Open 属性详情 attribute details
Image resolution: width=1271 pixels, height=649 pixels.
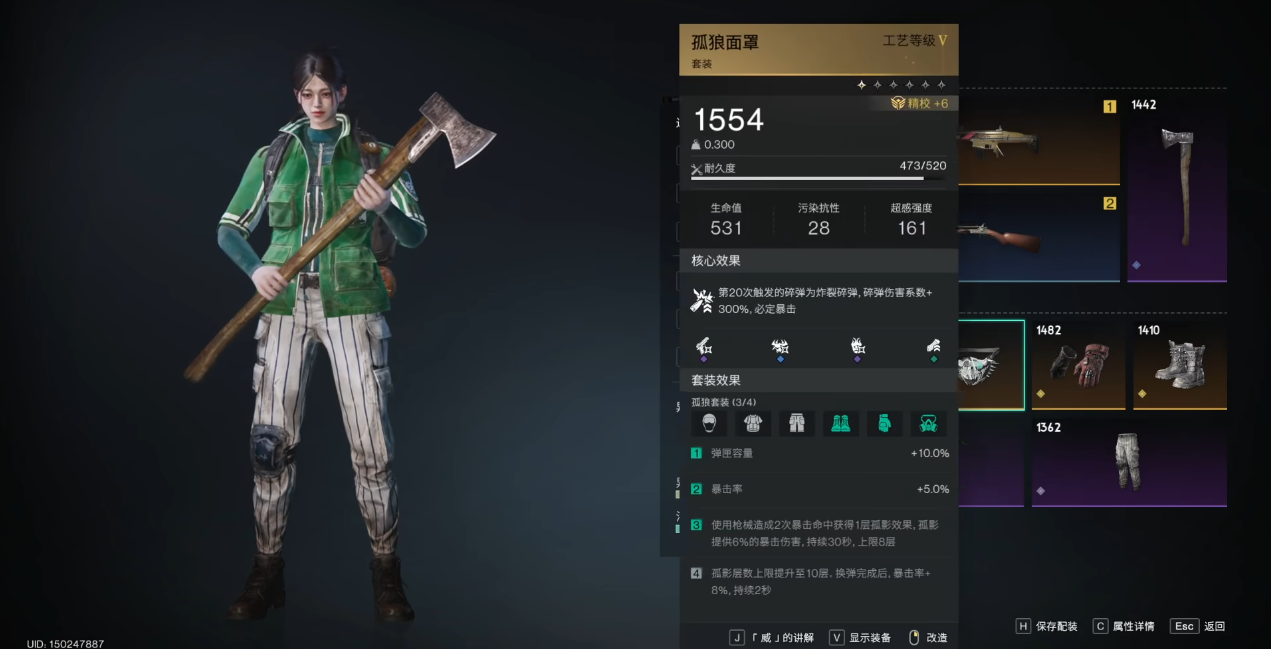(x=1123, y=626)
